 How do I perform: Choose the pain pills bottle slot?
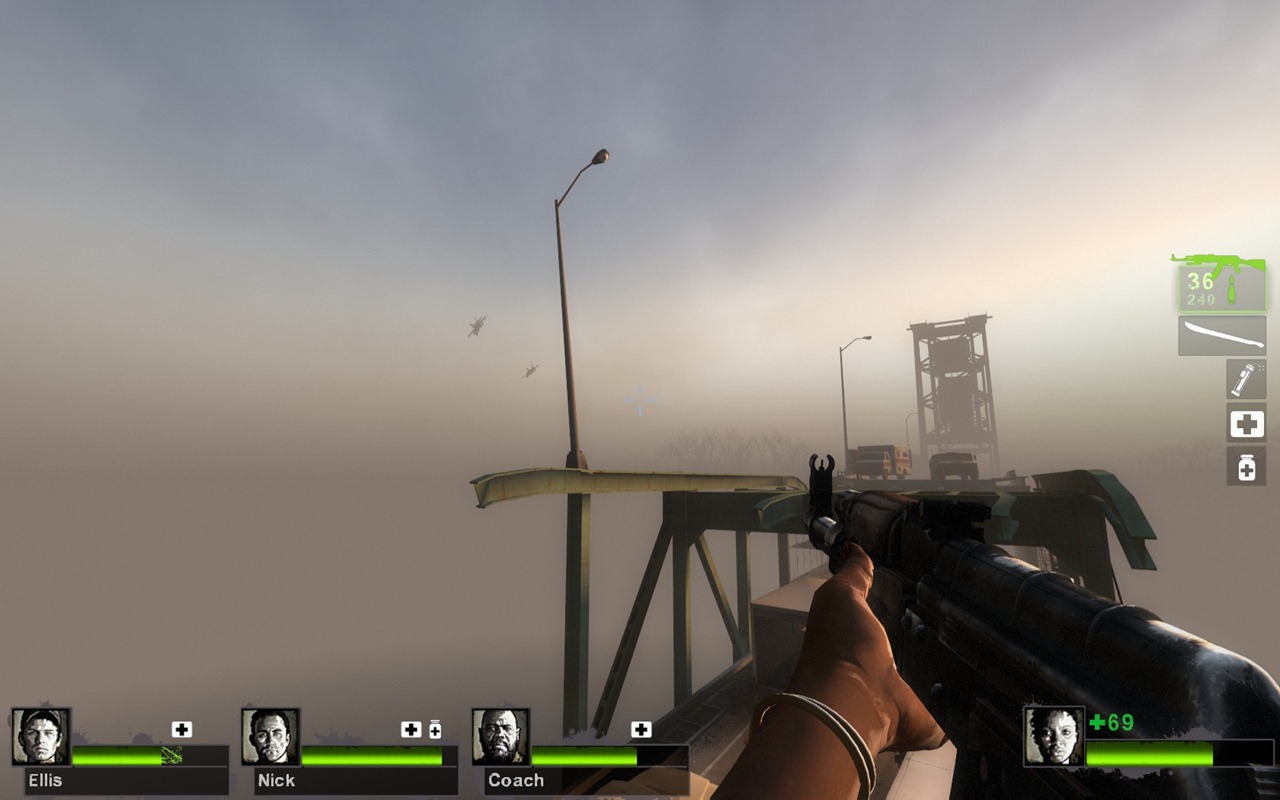pos(1246,466)
